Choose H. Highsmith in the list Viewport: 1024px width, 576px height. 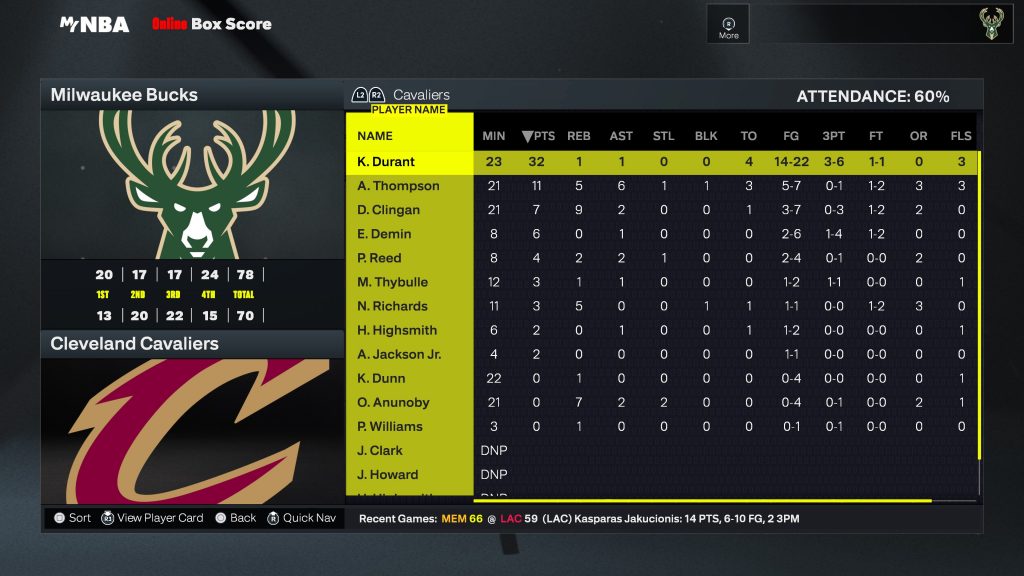click(397, 330)
